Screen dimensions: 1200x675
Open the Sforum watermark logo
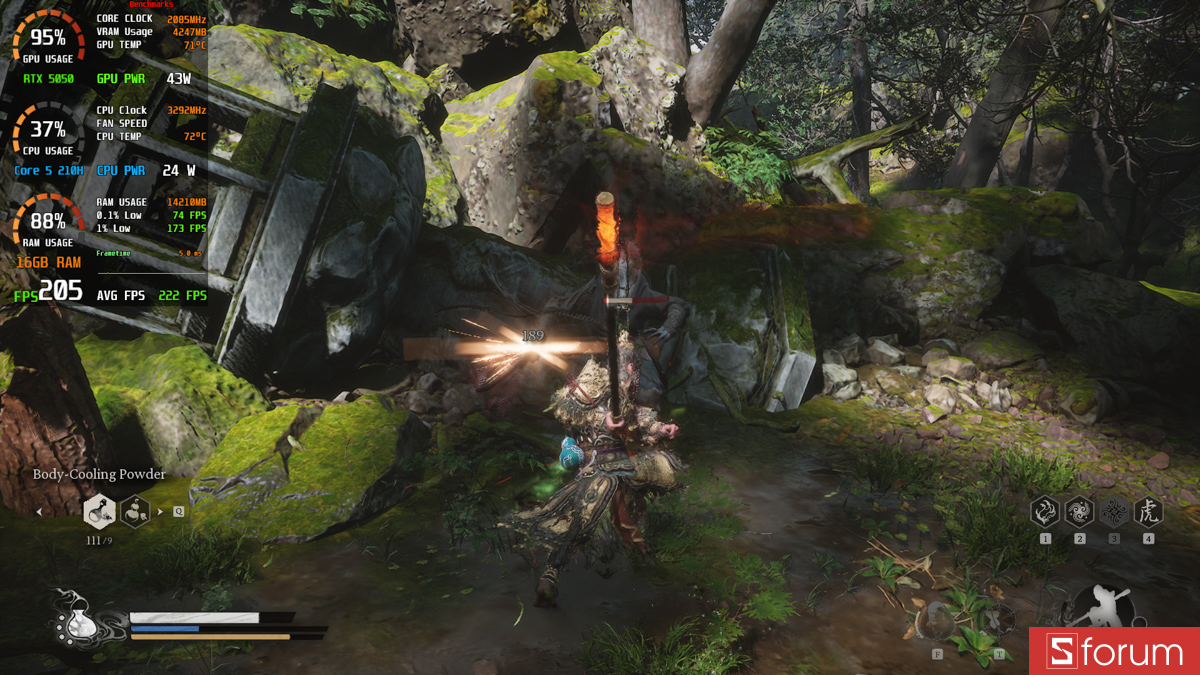[x=1114, y=652]
